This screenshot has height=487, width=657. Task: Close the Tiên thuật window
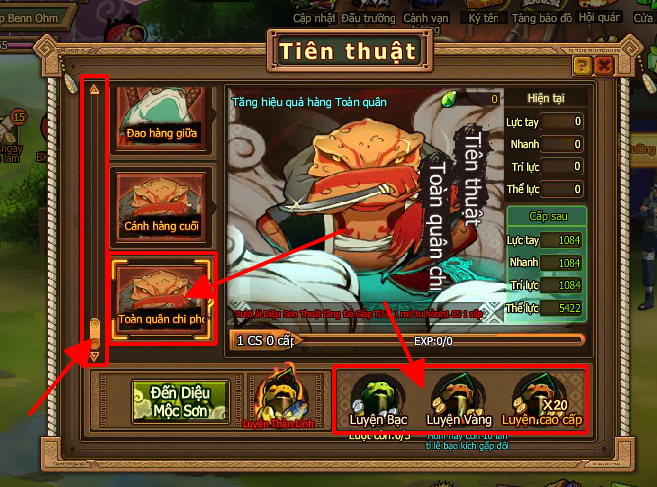point(603,65)
